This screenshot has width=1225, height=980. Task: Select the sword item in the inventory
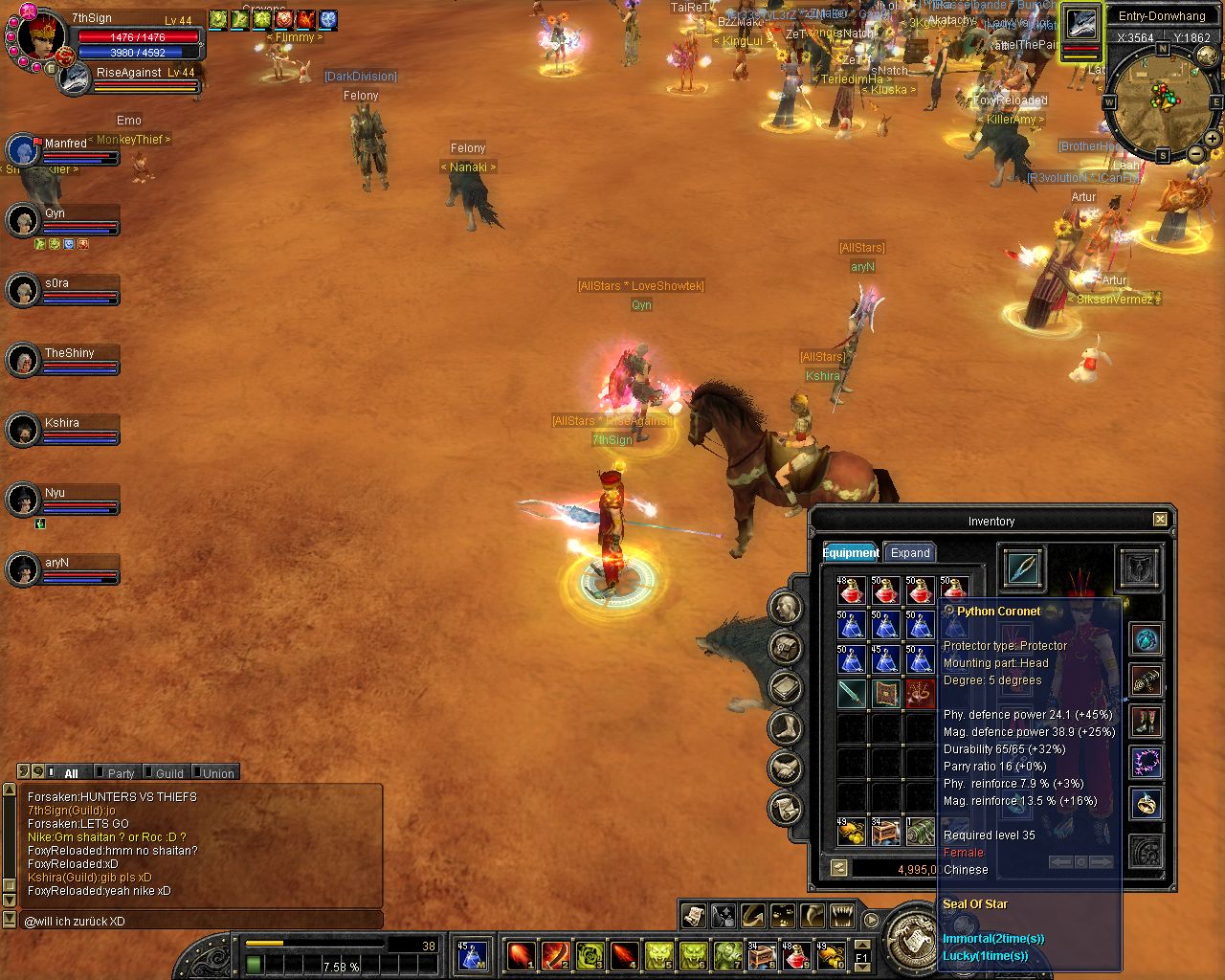(x=851, y=693)
